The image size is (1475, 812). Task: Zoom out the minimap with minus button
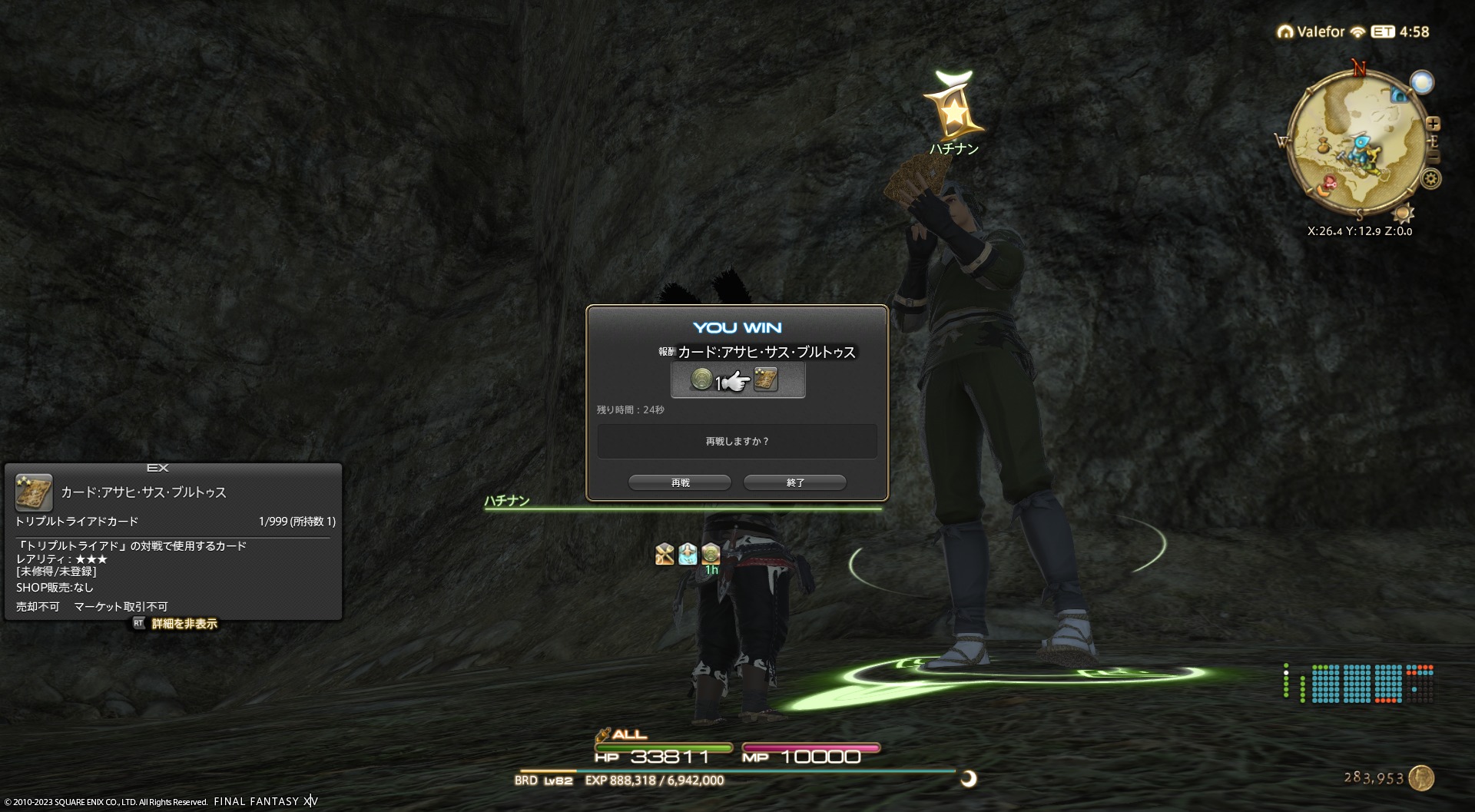point(1433,157)
